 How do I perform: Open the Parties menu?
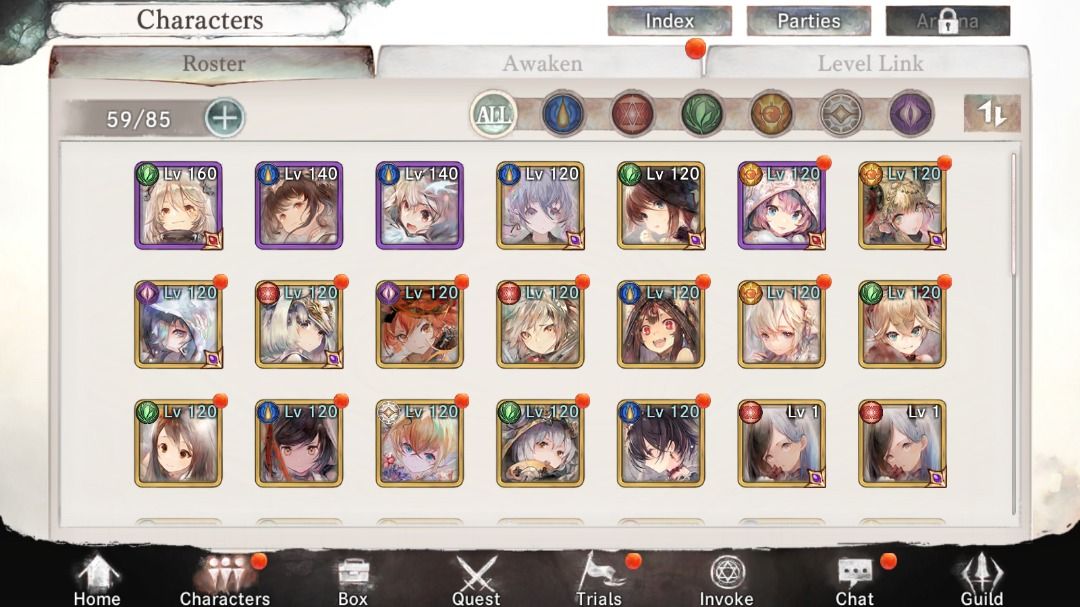click(x=808, y=21)
